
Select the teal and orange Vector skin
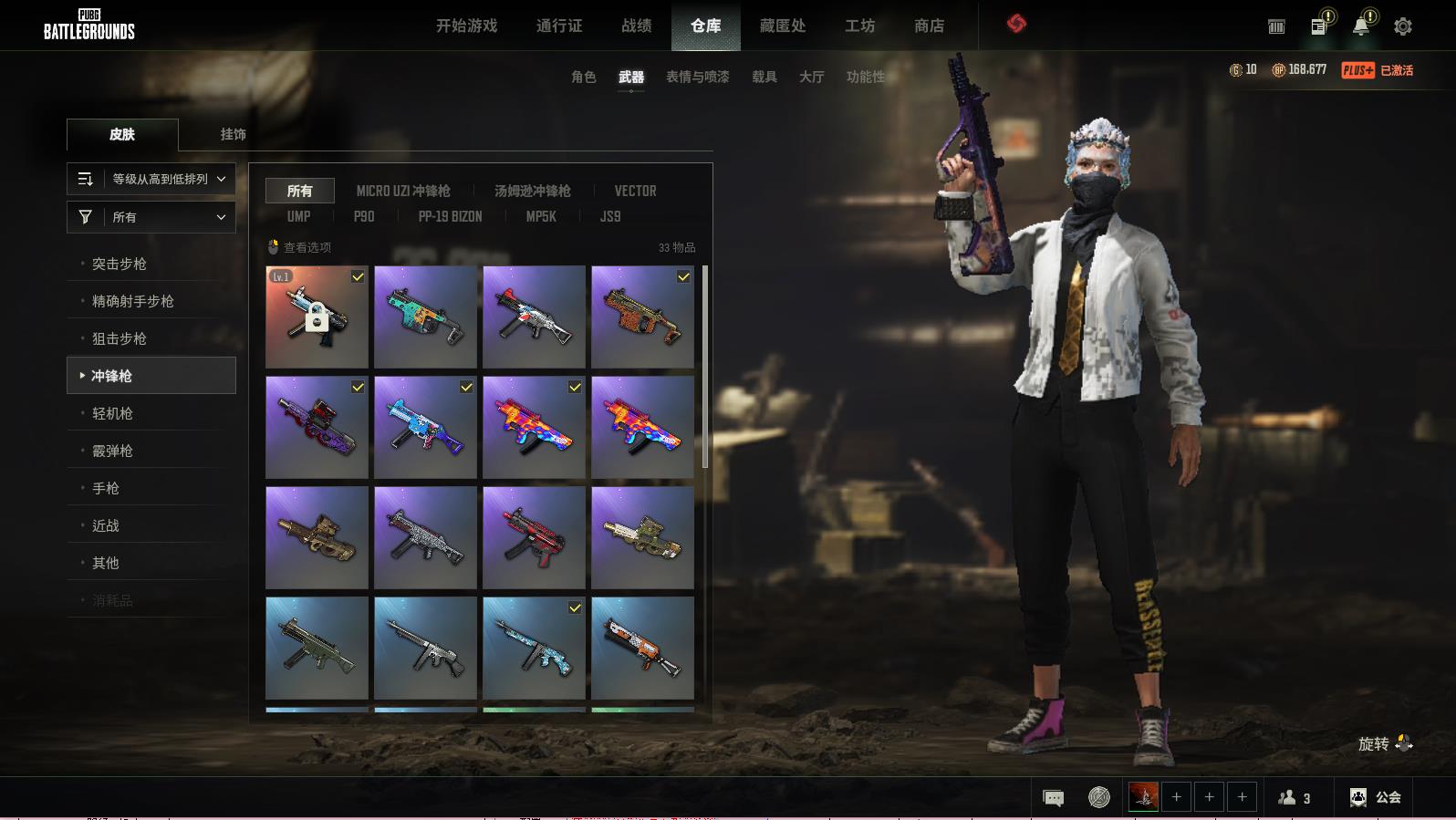click(425, 317)
